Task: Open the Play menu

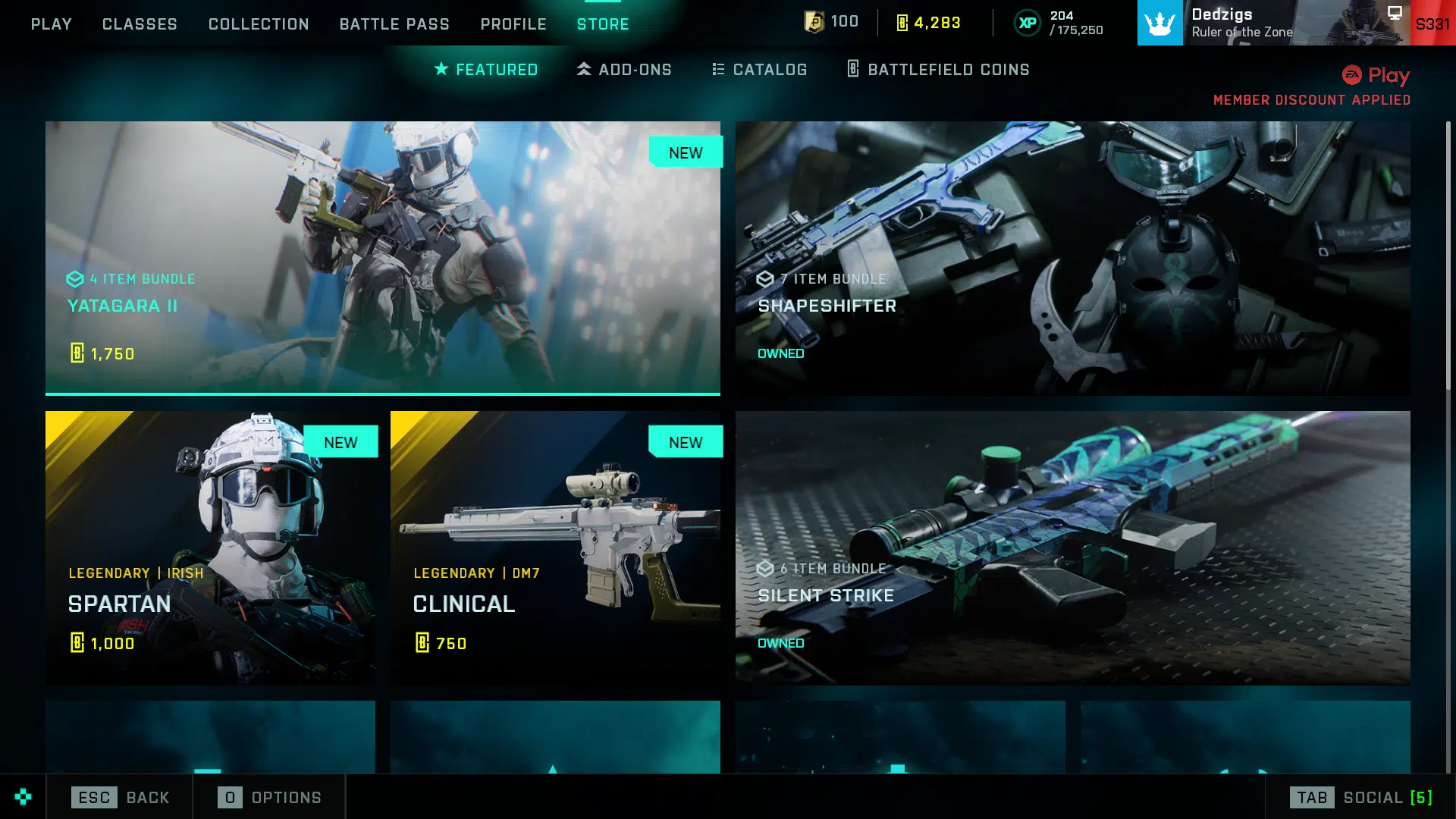Action: tap(51, 24)
